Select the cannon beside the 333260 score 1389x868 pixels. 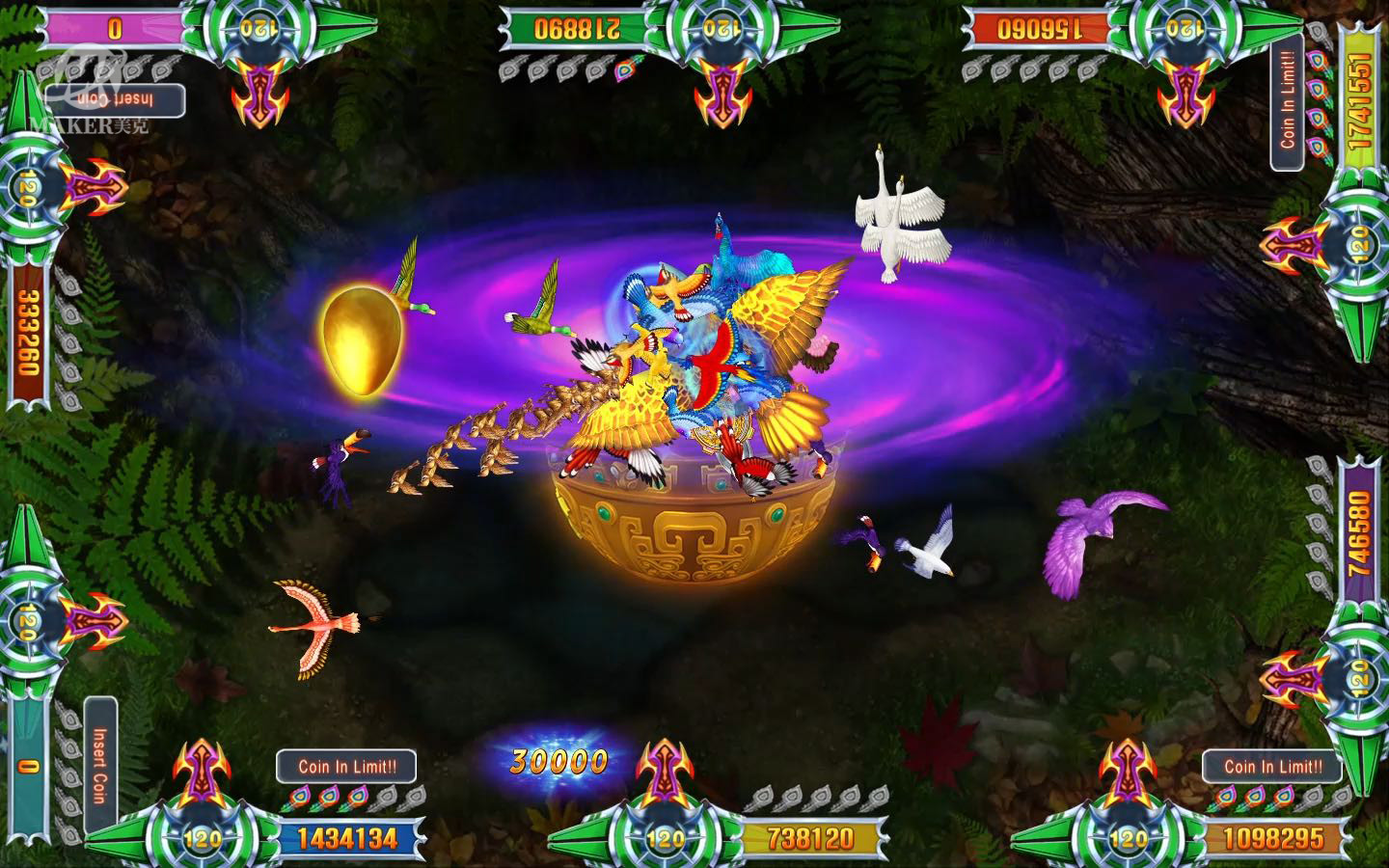[x=94, y=186]
